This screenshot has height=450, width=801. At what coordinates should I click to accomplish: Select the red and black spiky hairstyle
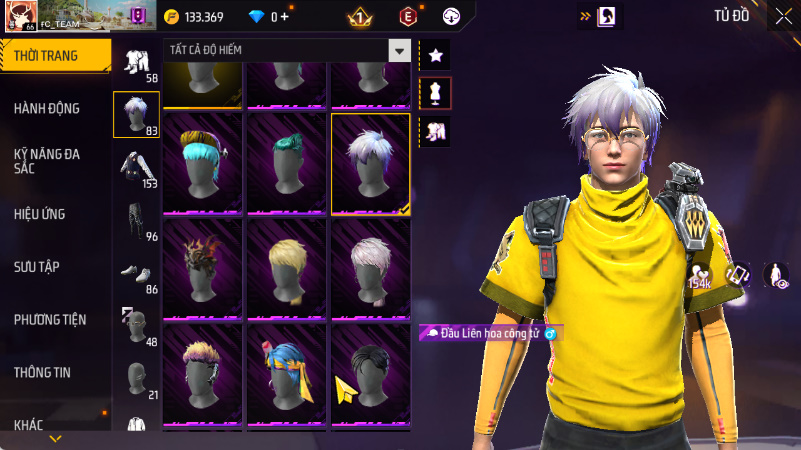pyautogui.click(x=204, y=268)
